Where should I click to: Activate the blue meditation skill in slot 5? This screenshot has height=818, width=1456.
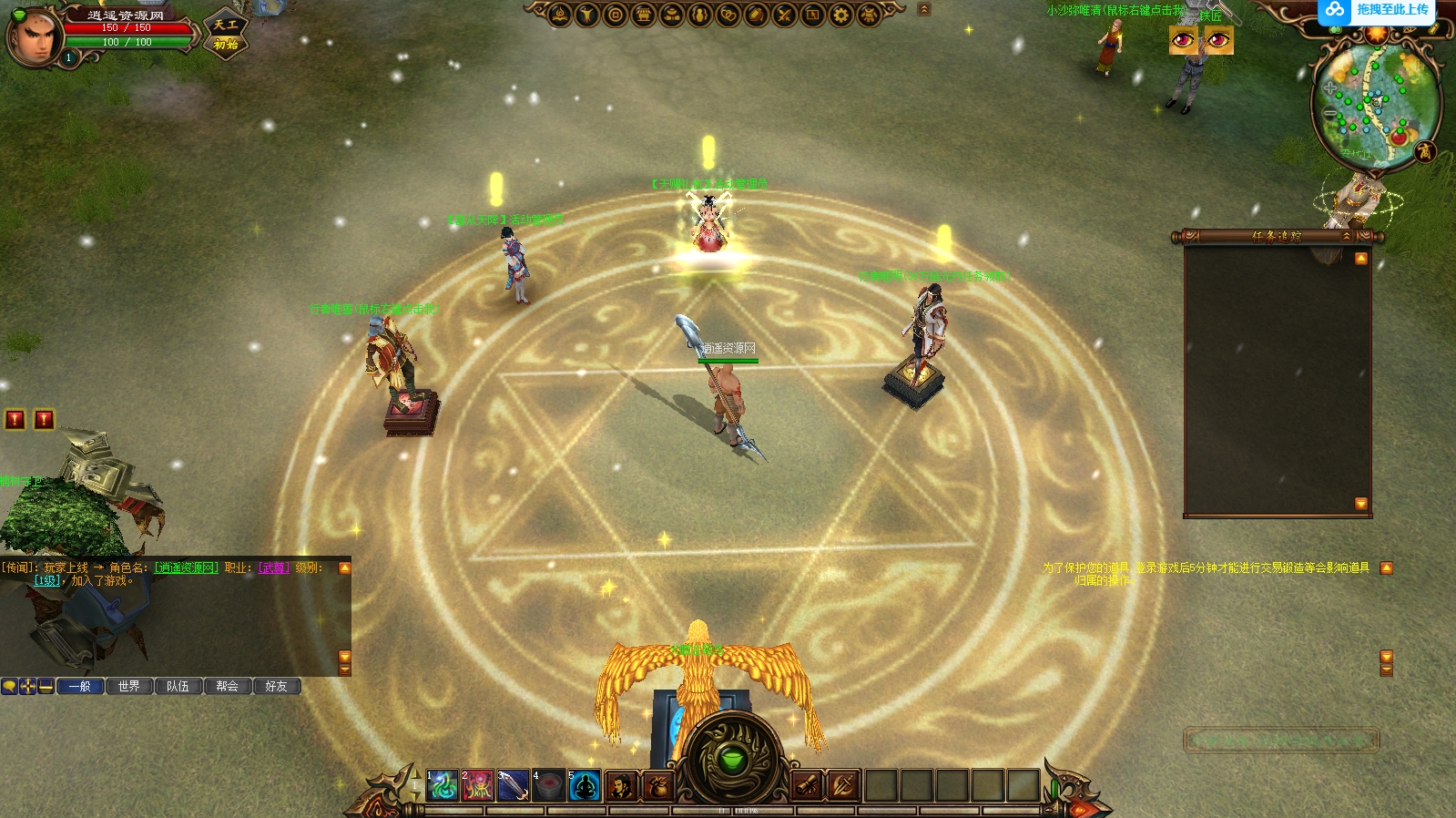point(584,785)
